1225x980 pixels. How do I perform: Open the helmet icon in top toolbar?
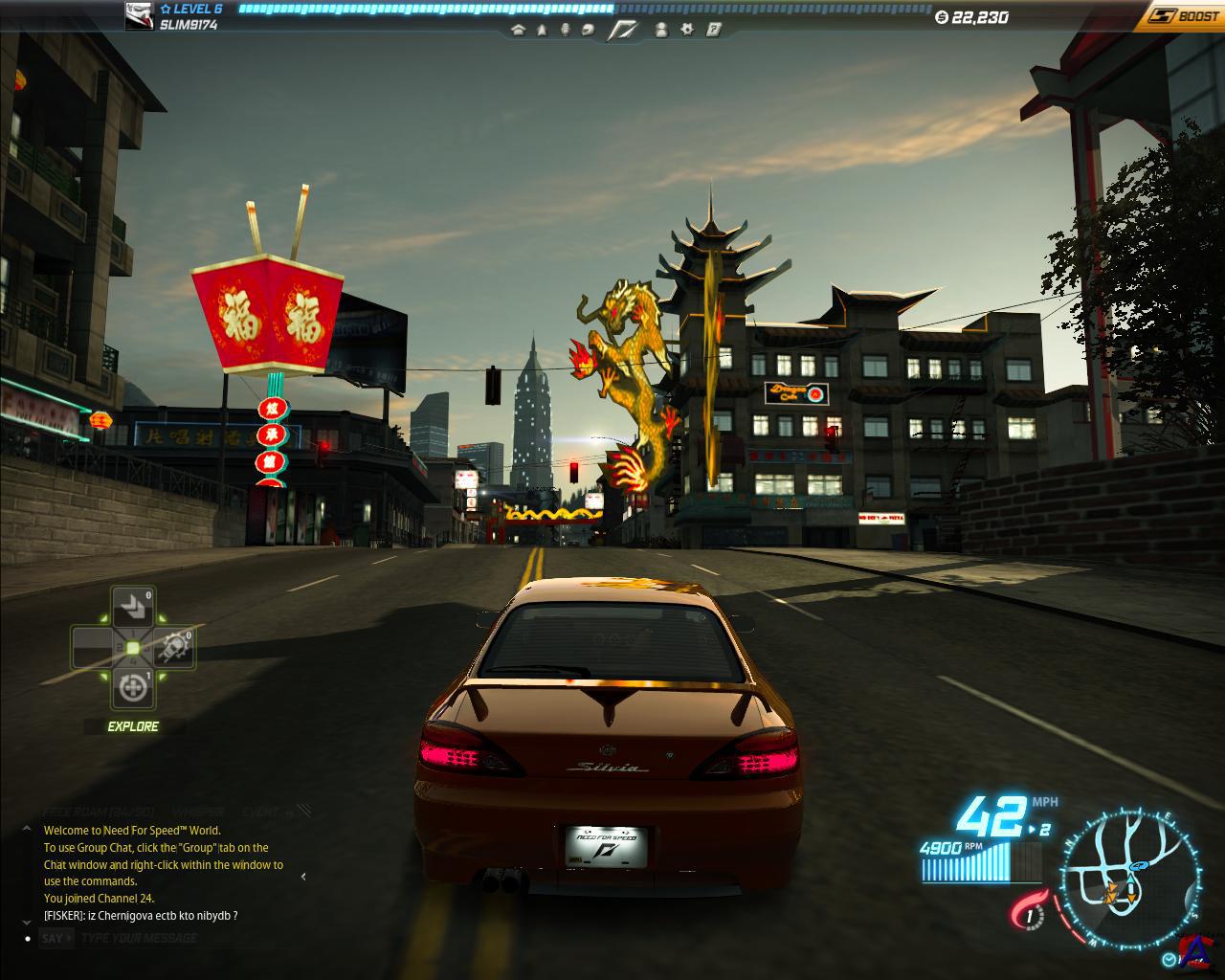tap(588, 30)
